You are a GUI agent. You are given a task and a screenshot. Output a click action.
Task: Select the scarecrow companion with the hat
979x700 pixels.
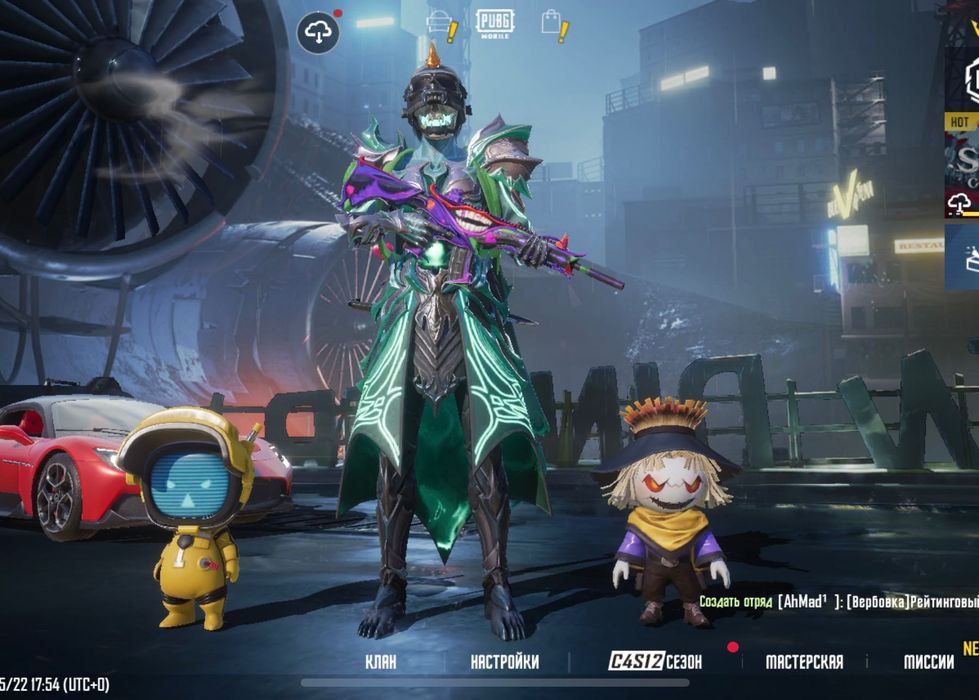click(666, 510)
